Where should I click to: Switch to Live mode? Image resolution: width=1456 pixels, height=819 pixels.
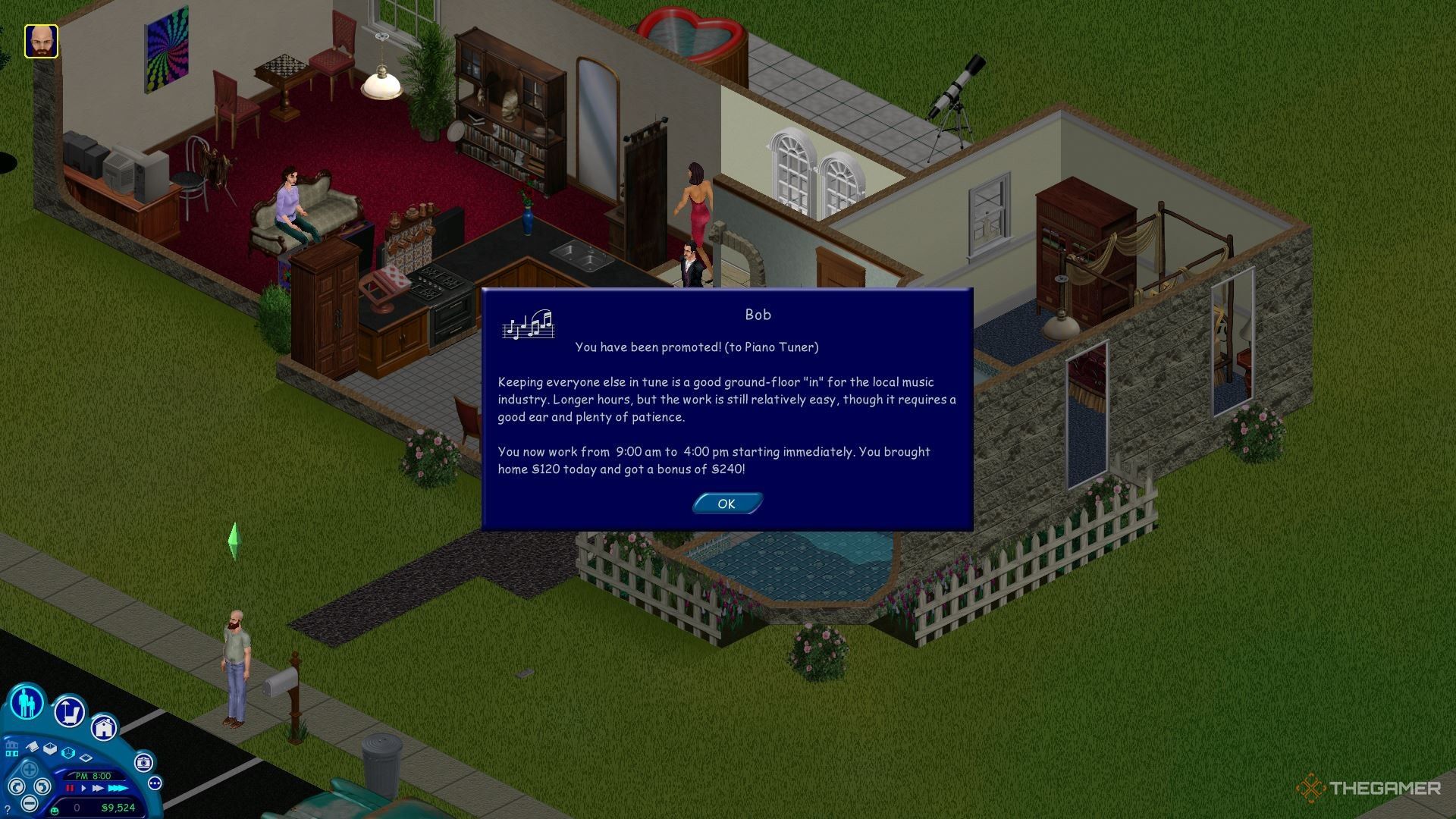[x=27, y=702]
